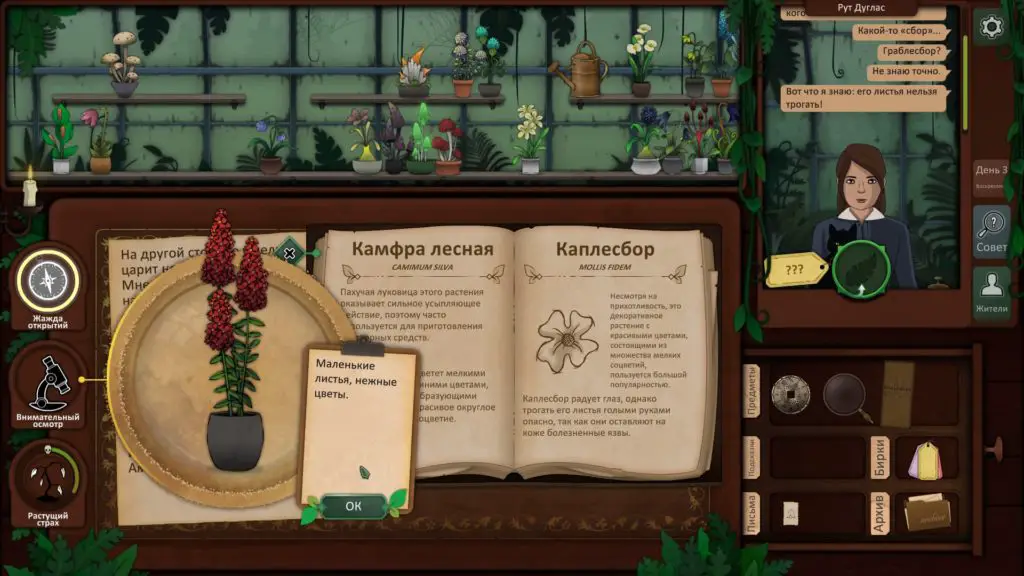Pick up the old coin item

(x=790, y=392)
